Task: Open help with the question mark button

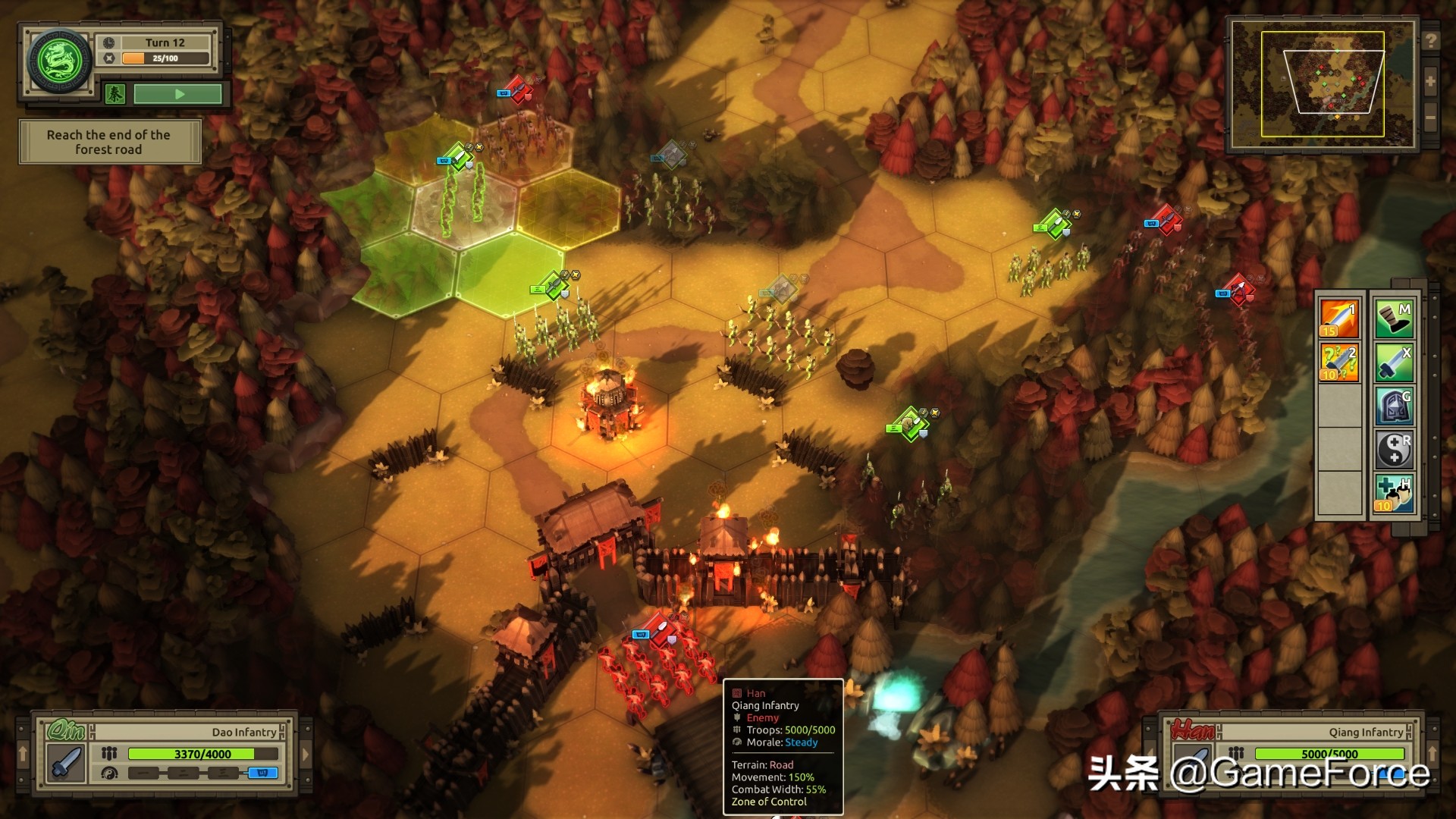Action: coord(1430,41)
